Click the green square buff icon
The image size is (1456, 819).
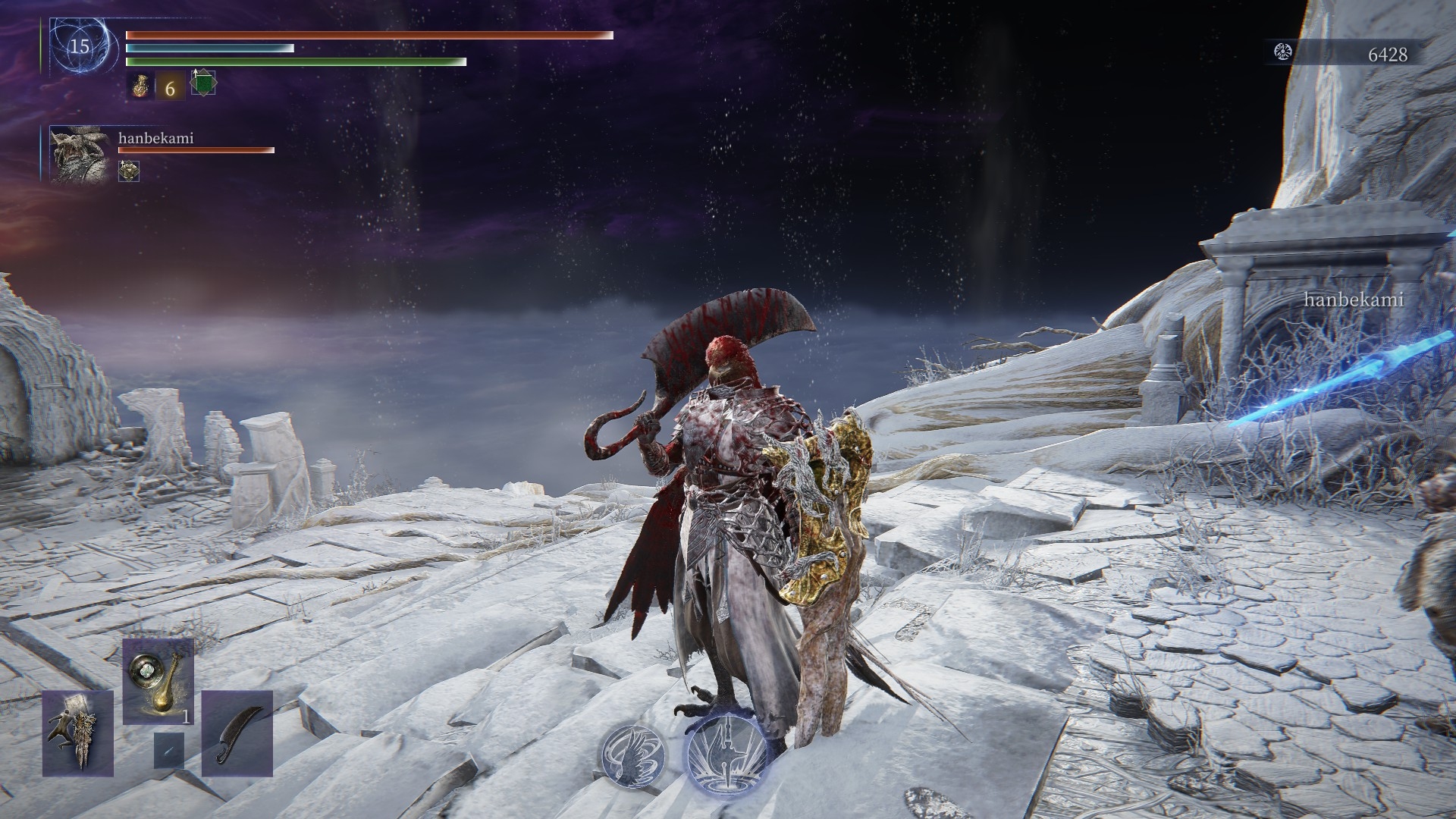point(202,83)
